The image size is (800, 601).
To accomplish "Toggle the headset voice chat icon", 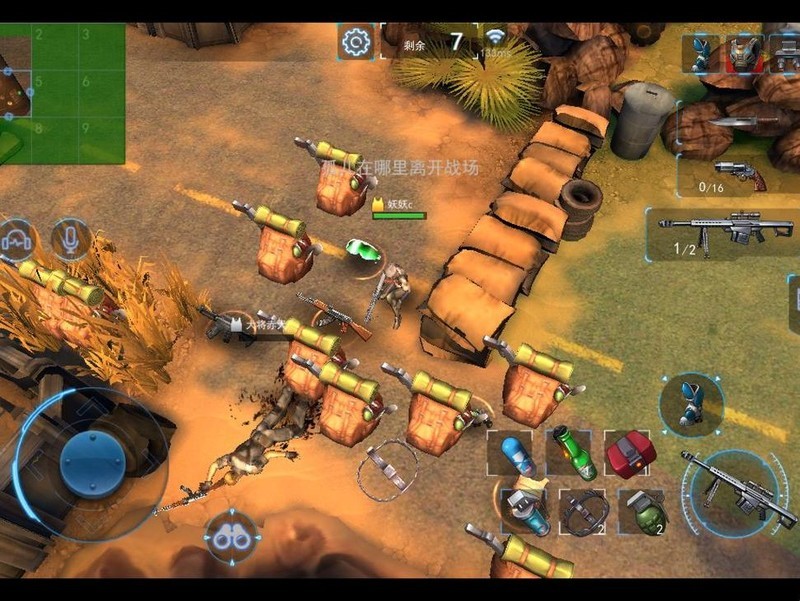I will tap(15, 240).
